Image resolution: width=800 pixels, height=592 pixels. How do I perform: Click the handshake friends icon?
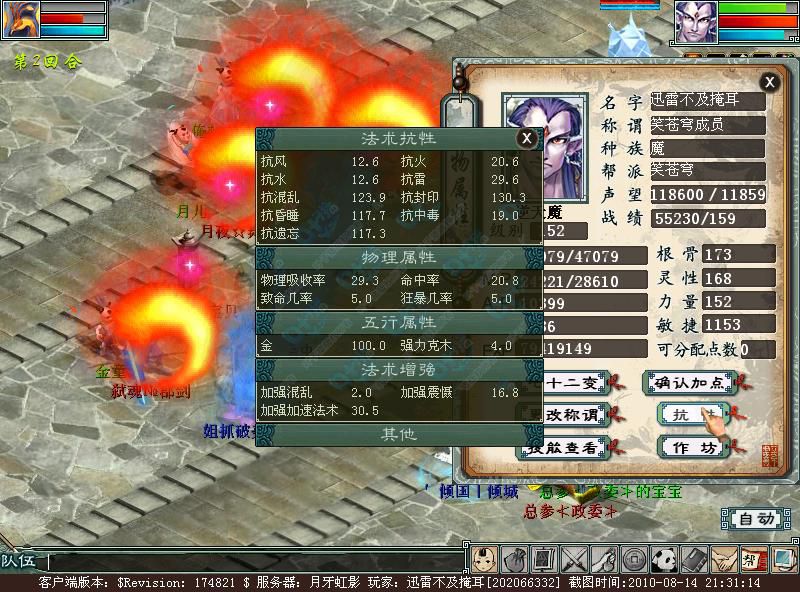pos(723,559)
